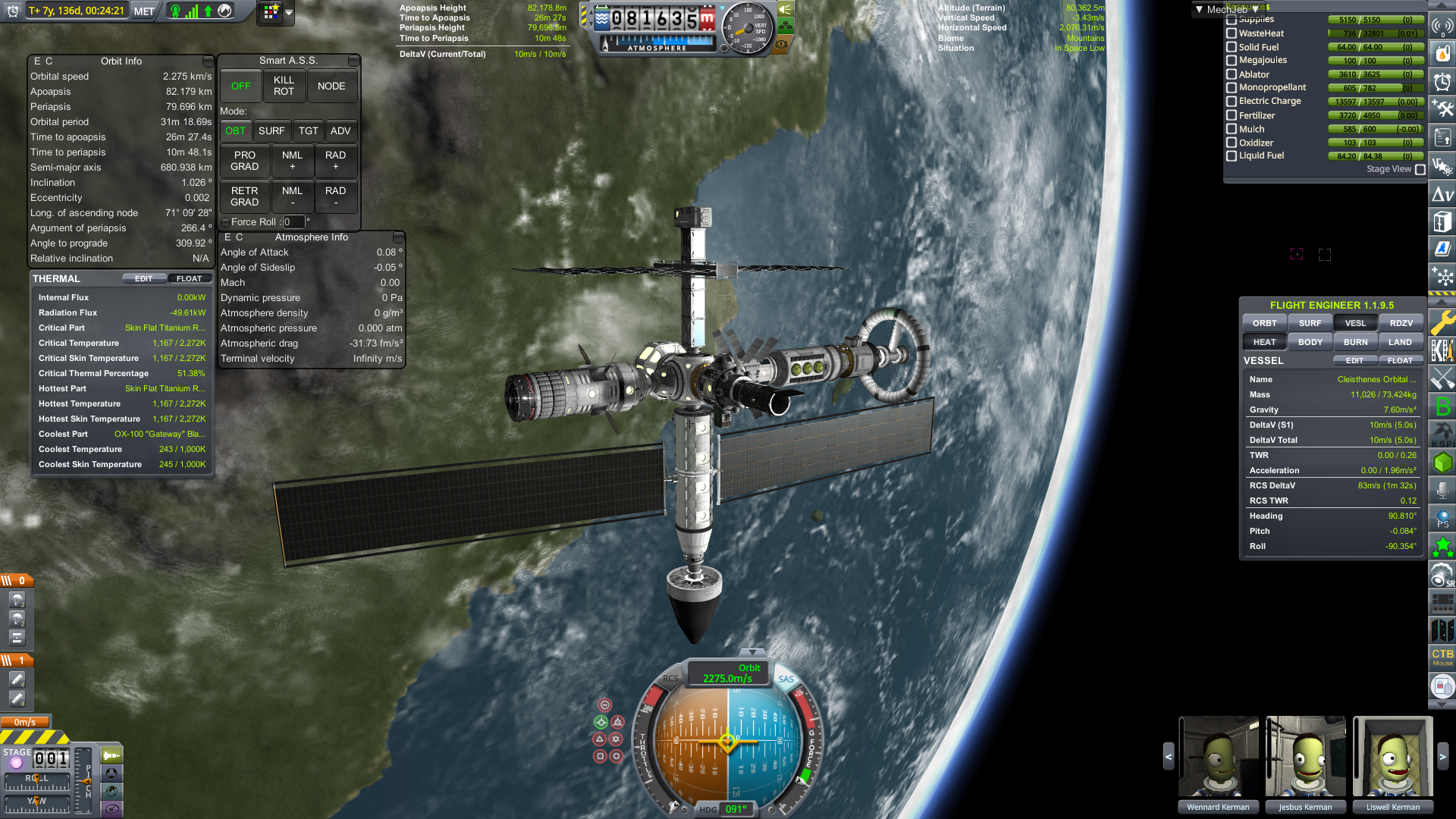Show the Flight Engineer BURN section
This screenshot has width=1456, height=819.
1356,342
